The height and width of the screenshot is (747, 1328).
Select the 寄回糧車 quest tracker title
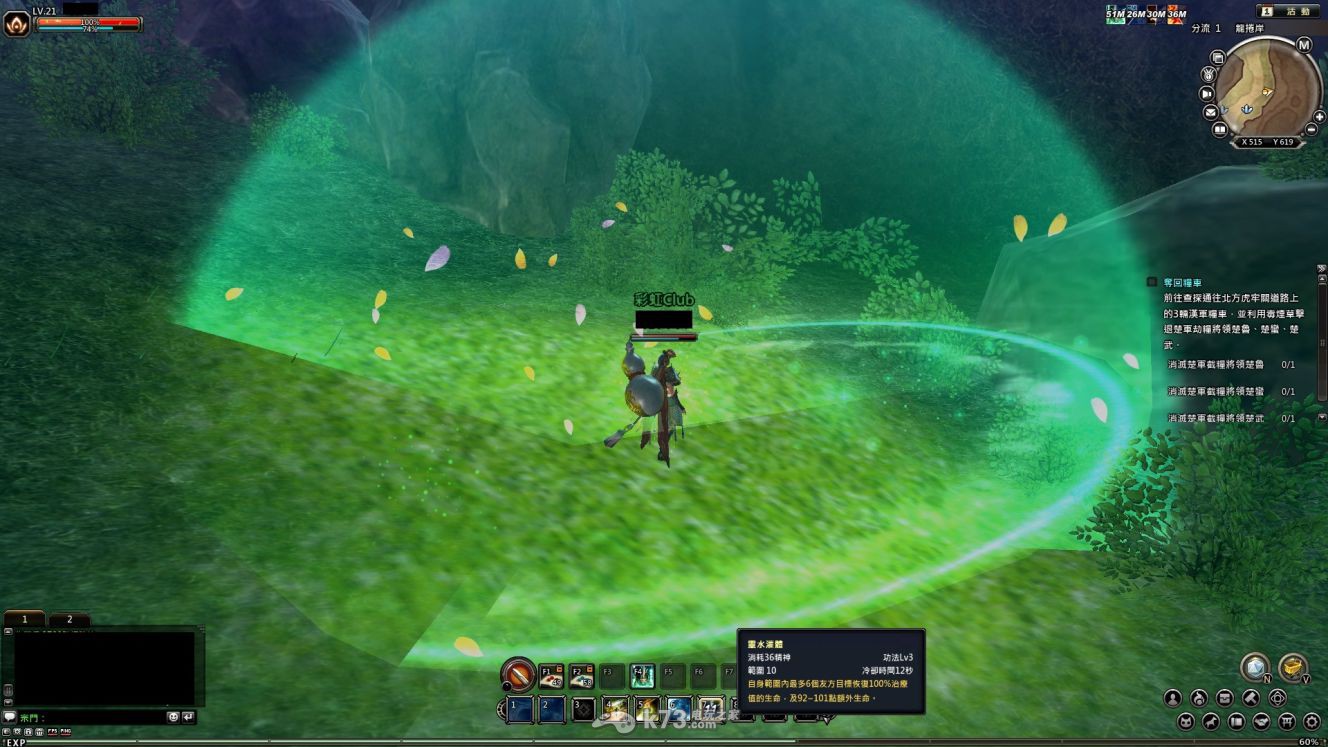tap(1182, 283)
